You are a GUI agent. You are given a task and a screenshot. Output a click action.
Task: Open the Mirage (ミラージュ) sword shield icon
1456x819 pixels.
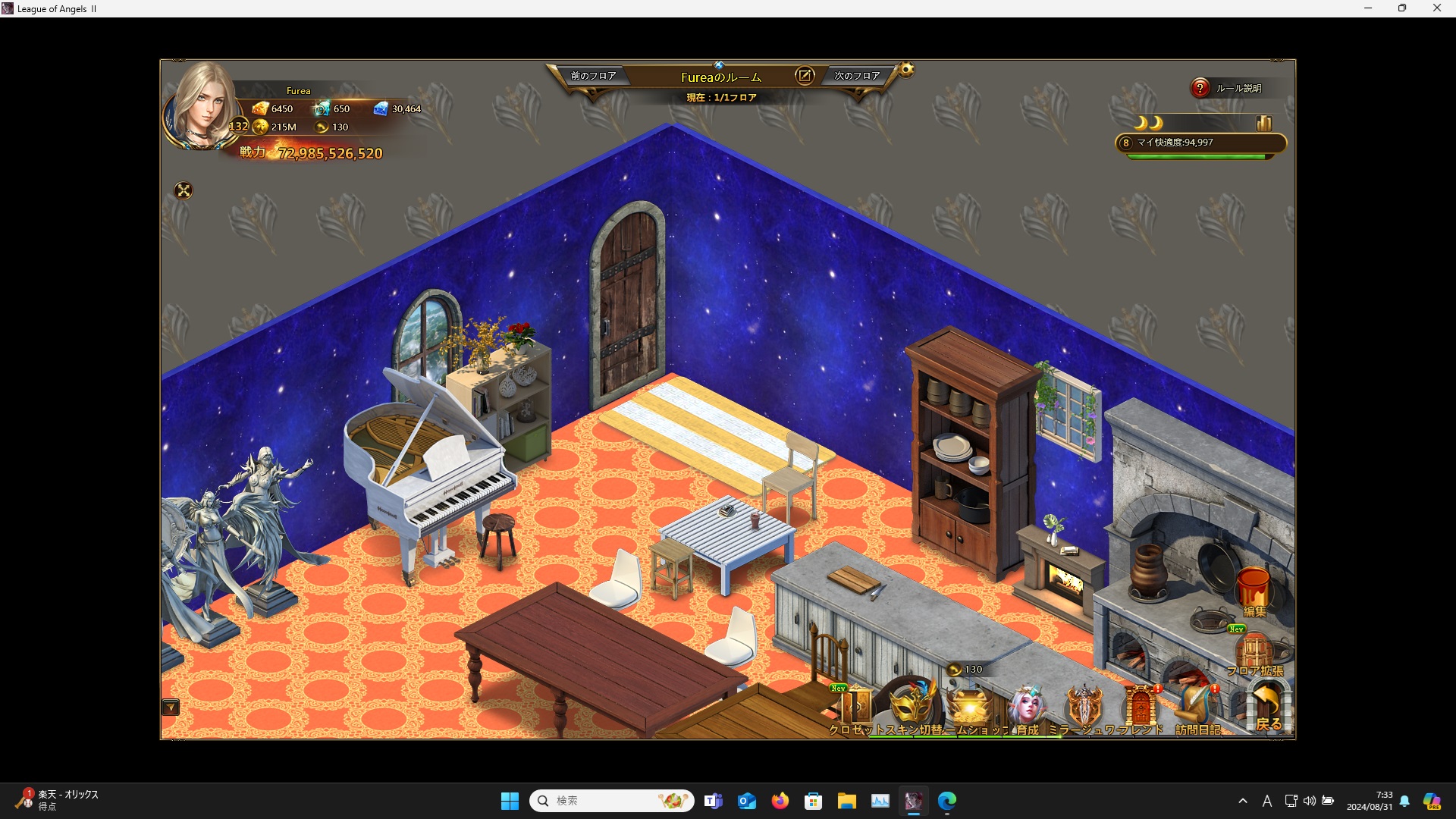point(1084,707)
